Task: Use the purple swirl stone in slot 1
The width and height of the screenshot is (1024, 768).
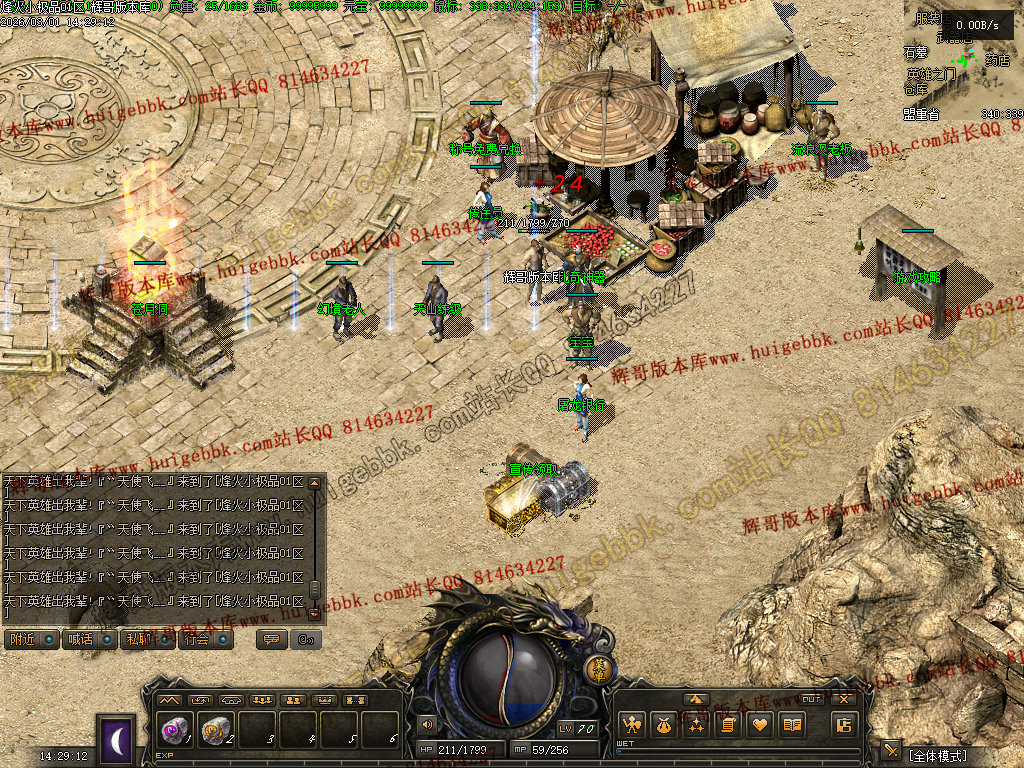Action: click(175, 731)
